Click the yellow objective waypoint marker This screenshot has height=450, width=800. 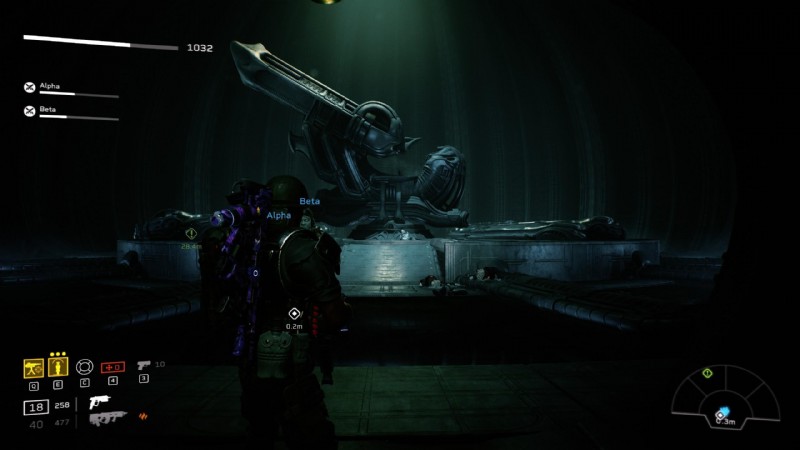pos(191,233)
